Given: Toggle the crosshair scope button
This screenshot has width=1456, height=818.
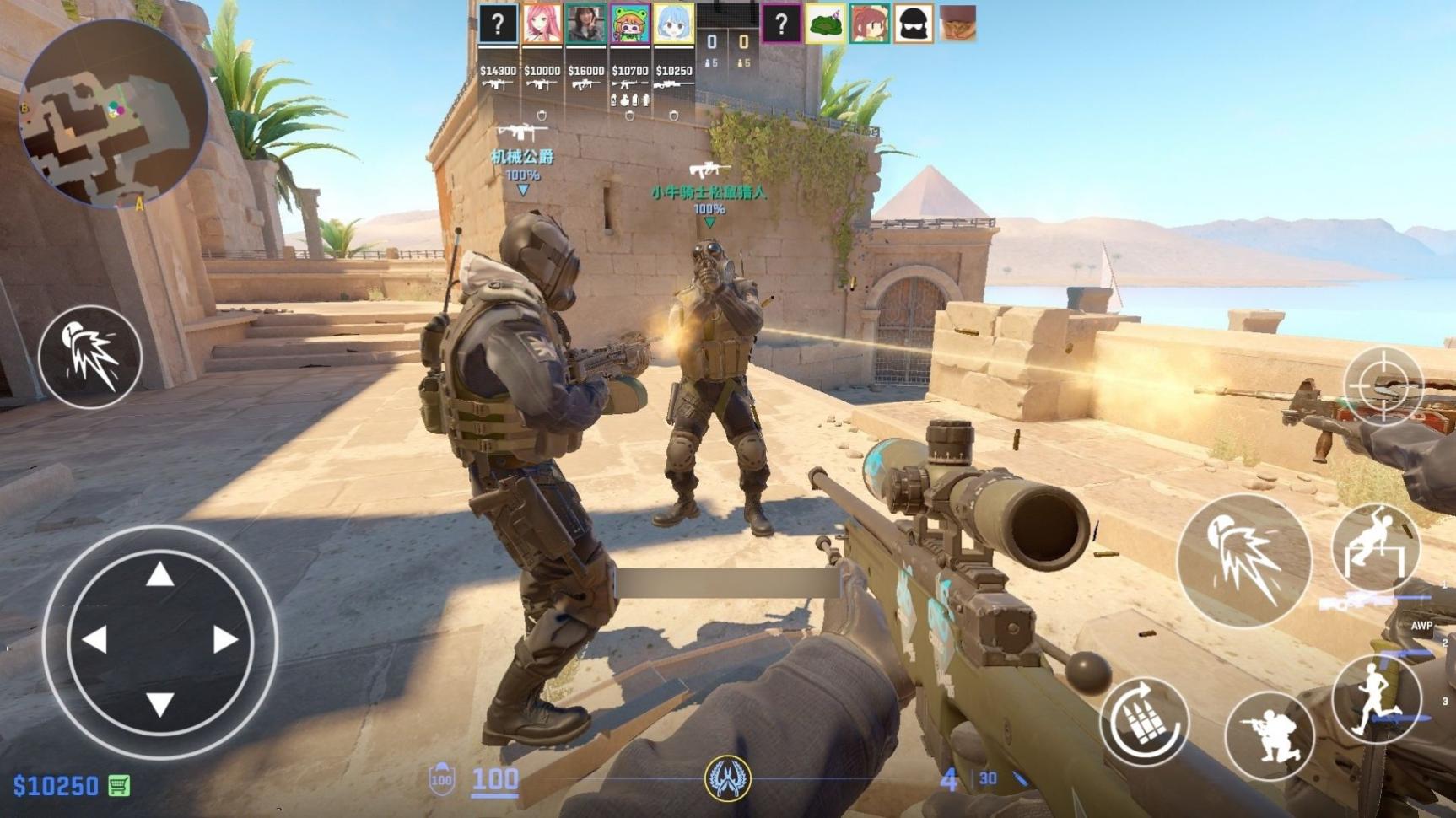Looking at the screenshot, I should 1383,385.
